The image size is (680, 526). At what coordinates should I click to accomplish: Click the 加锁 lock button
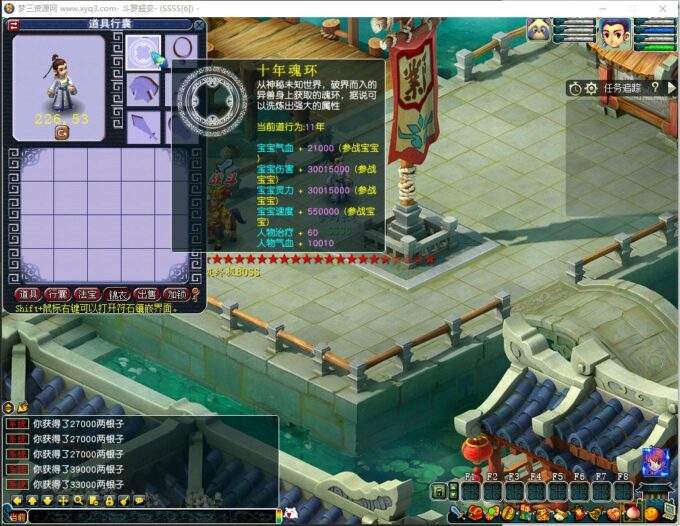(x=176, y=294)
